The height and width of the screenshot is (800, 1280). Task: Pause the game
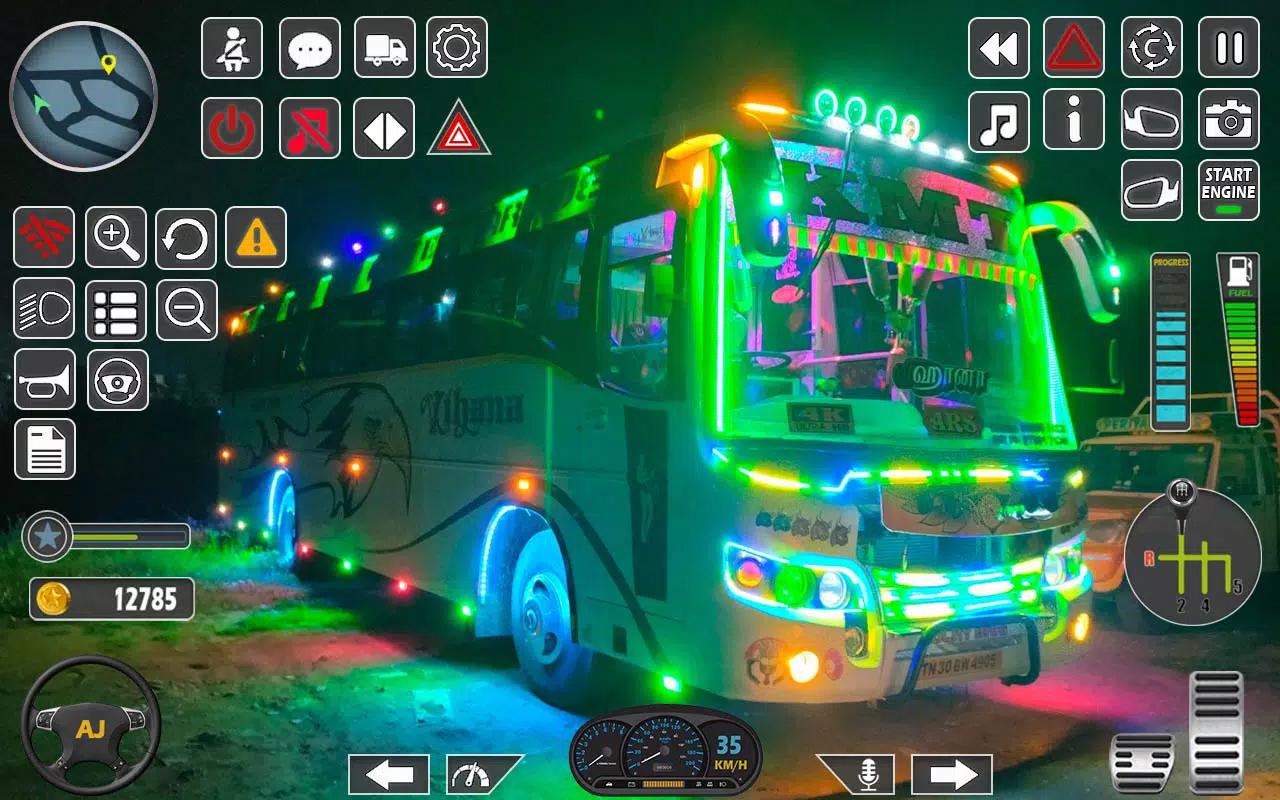pos(1229,48)
